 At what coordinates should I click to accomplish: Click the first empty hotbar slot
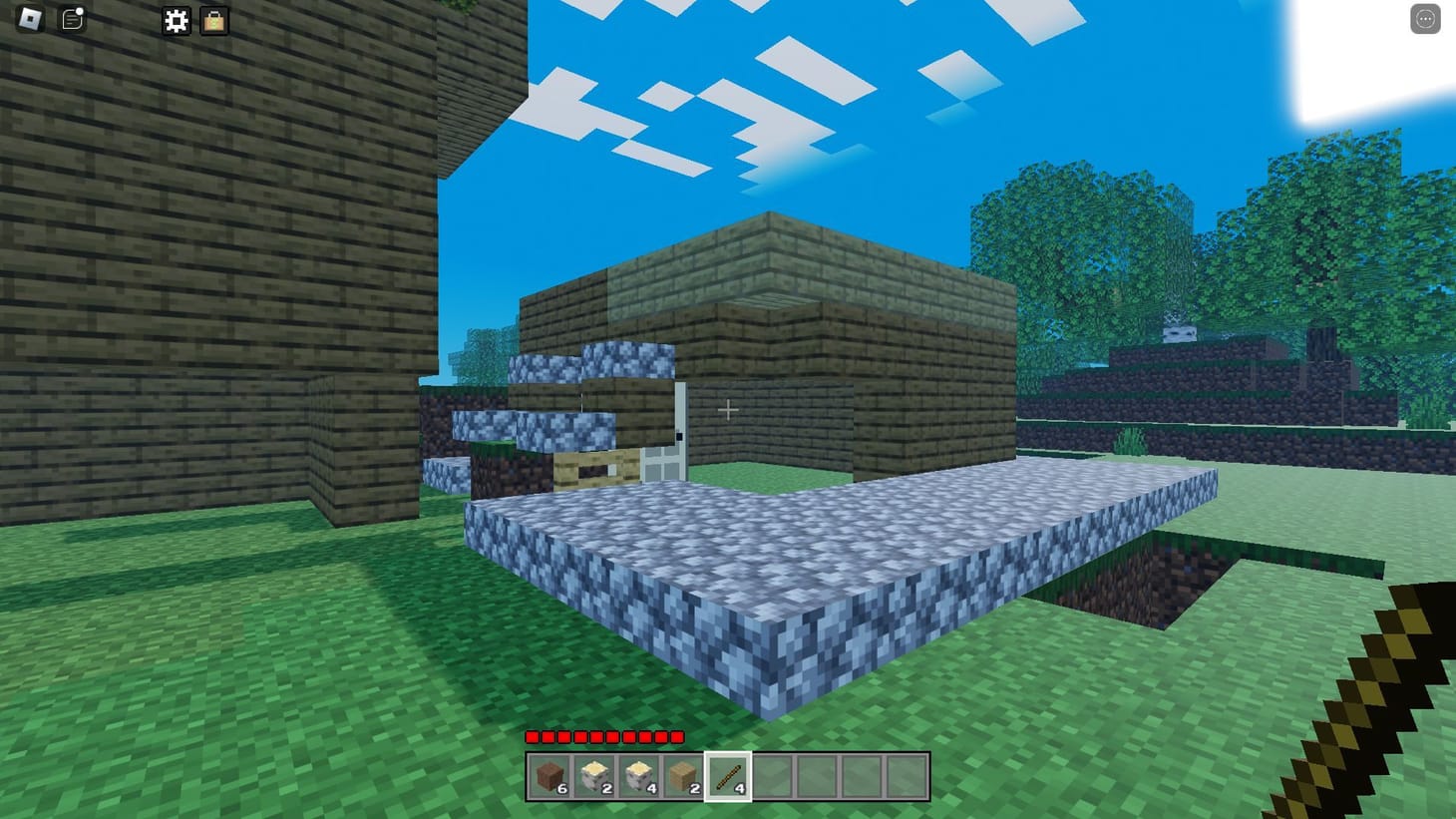(772, 774)
